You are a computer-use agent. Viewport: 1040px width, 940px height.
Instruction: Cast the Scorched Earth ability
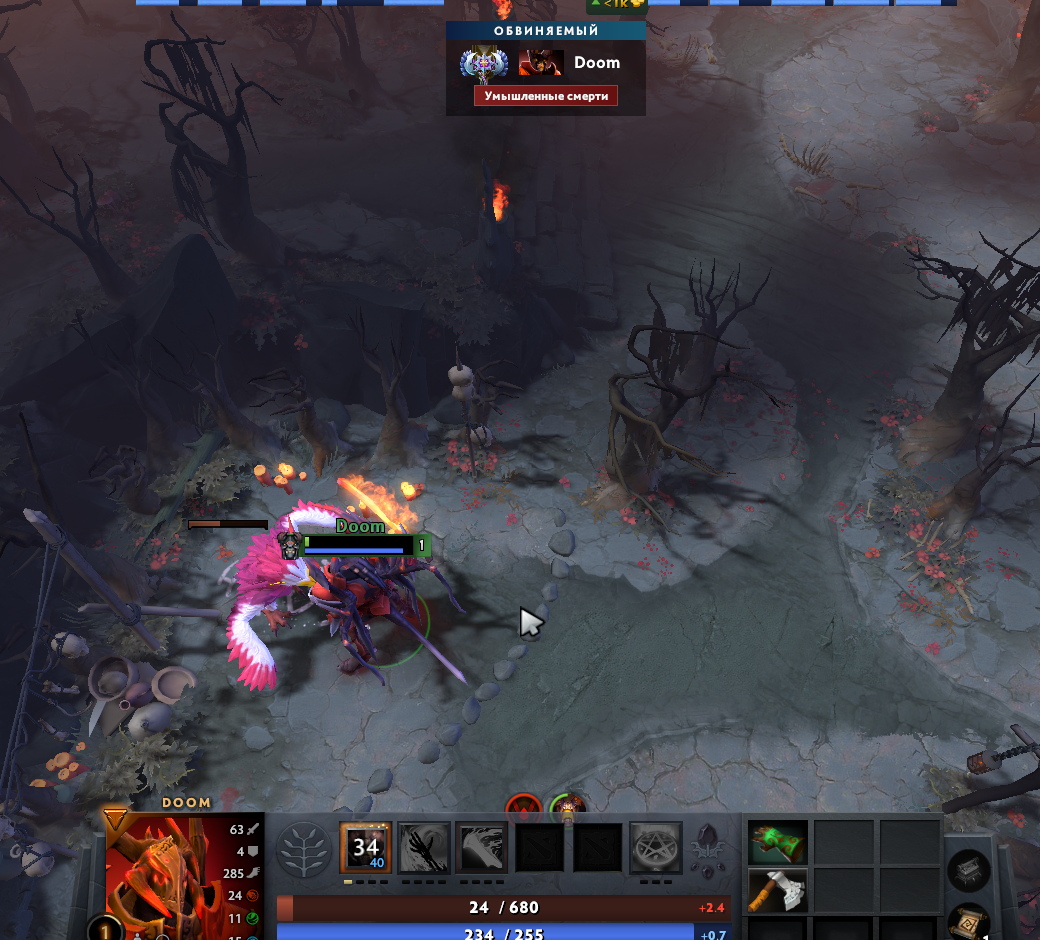[424, 848]
